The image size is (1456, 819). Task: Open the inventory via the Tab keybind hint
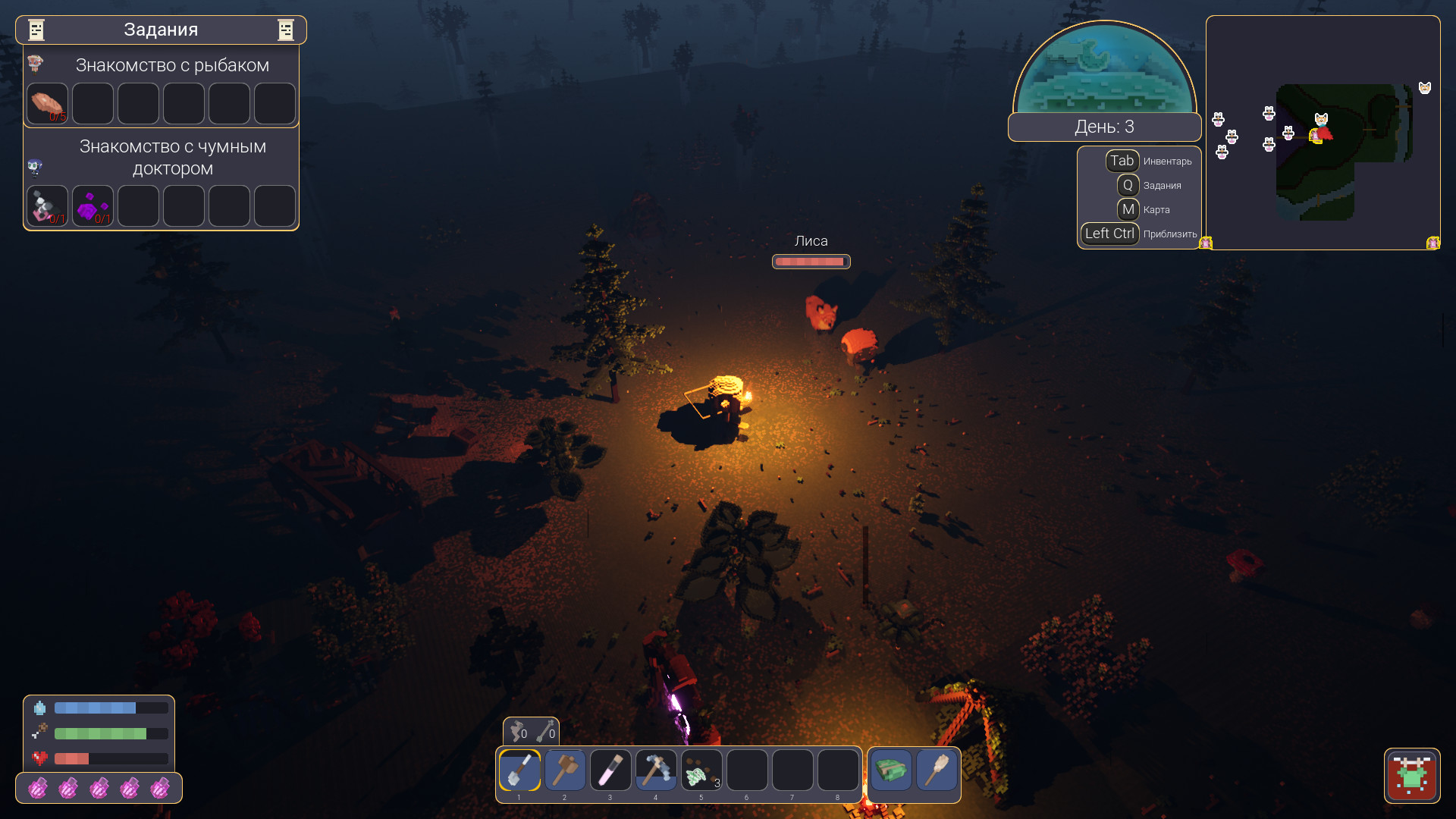pyautogui.click(x=1122, y=160)
